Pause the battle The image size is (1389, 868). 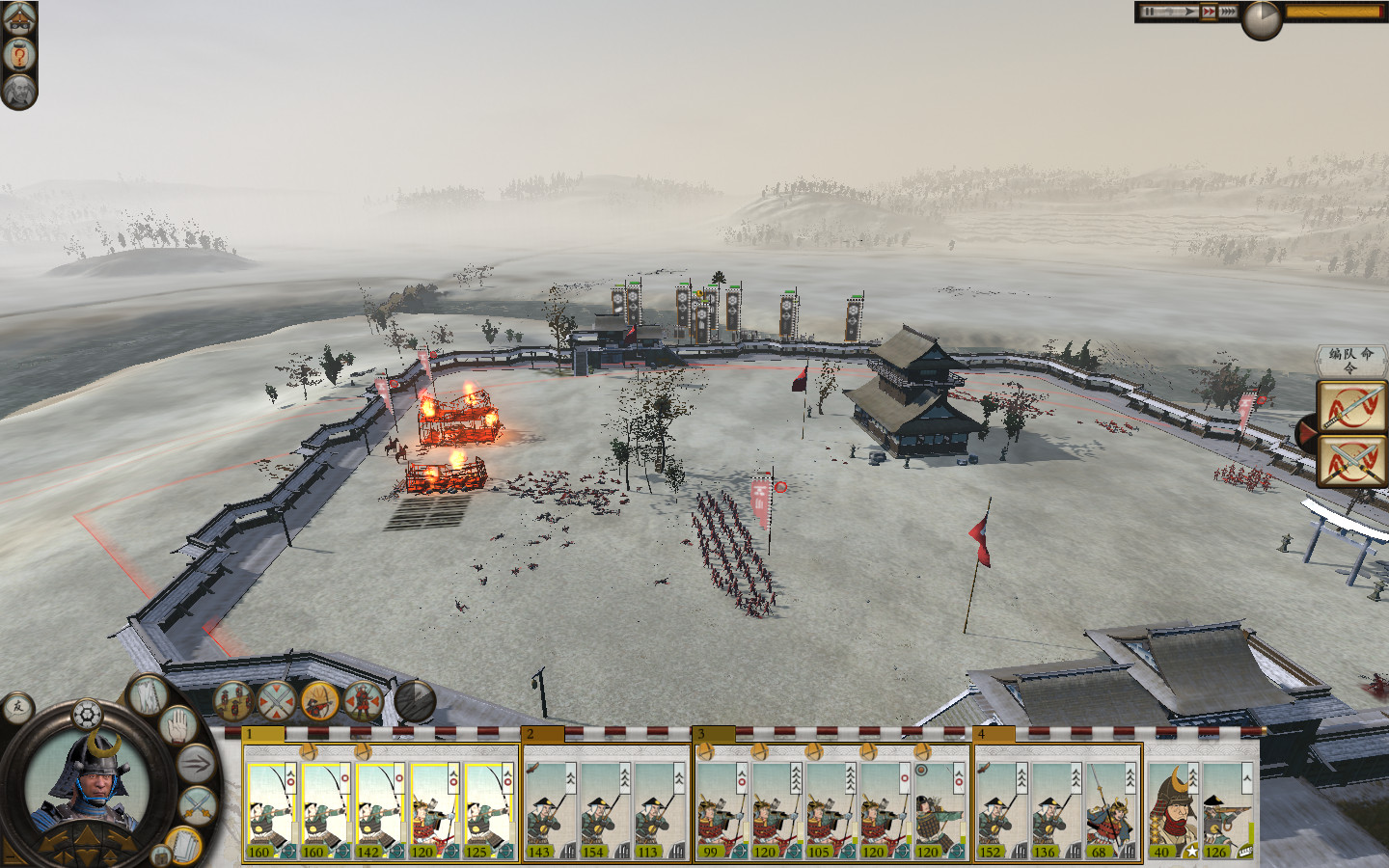click(x=1149, y=12)
